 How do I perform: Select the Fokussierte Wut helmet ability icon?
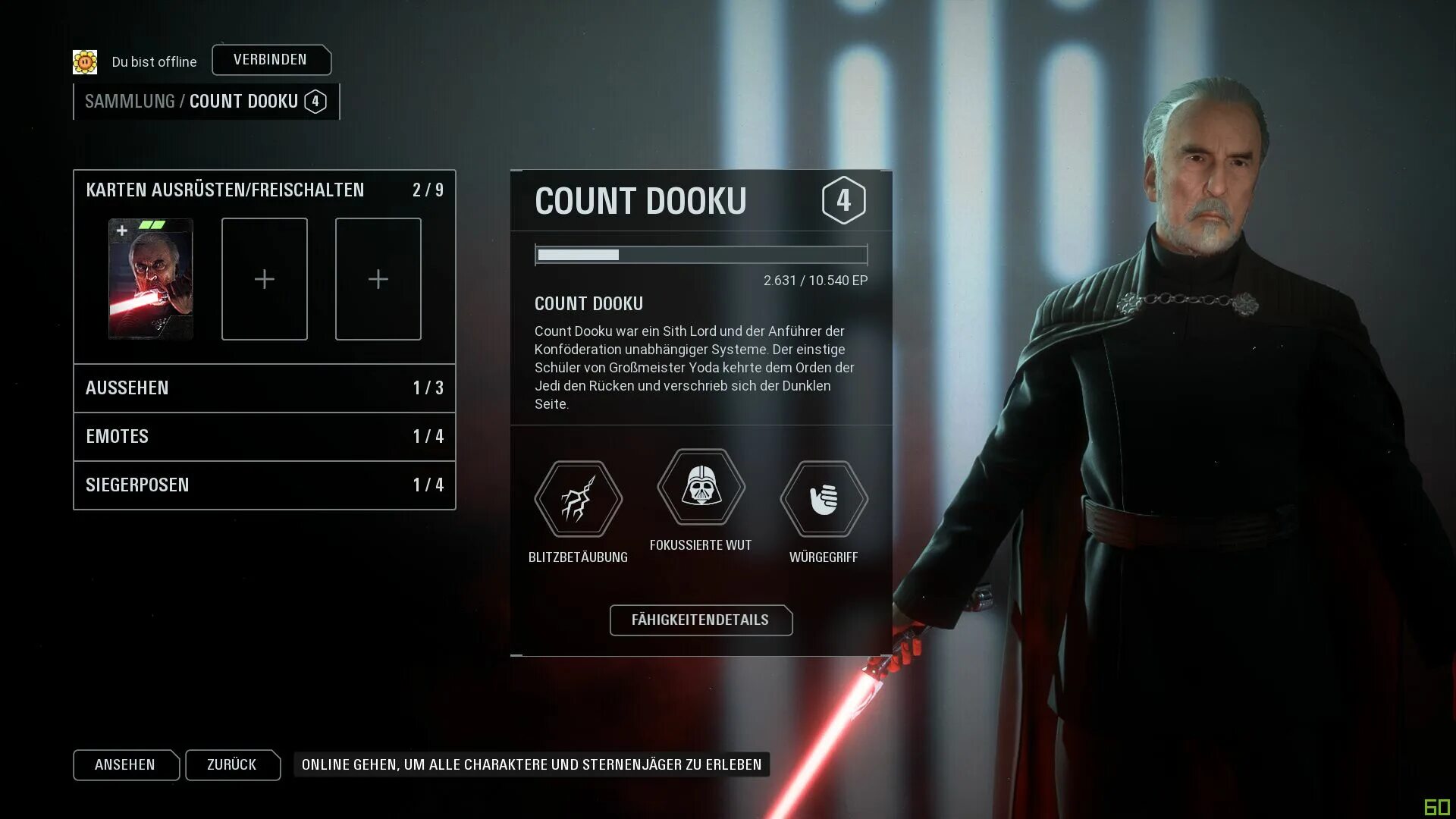coord(701,487)
